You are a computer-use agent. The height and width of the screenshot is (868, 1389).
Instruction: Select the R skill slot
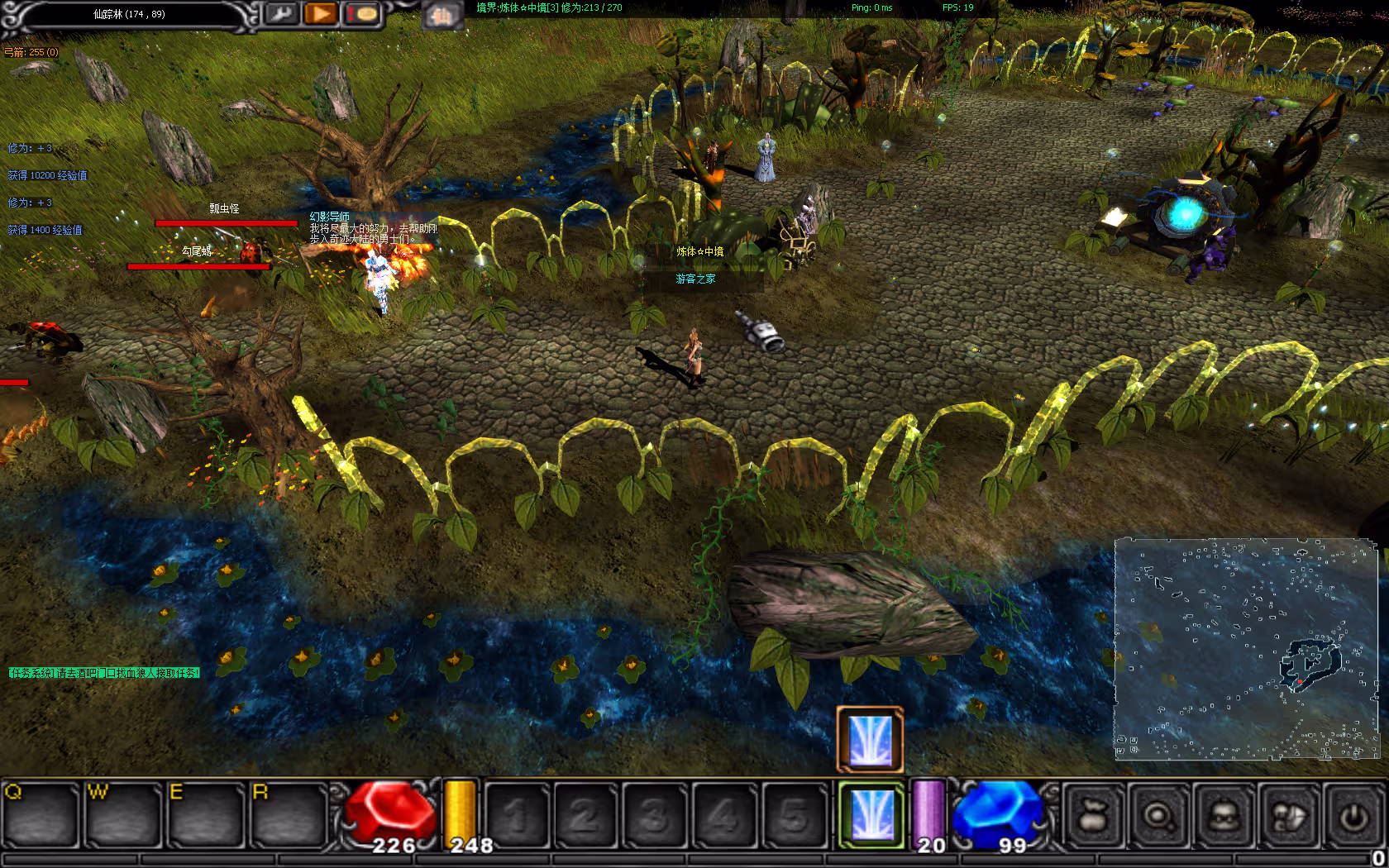point(289,816)
